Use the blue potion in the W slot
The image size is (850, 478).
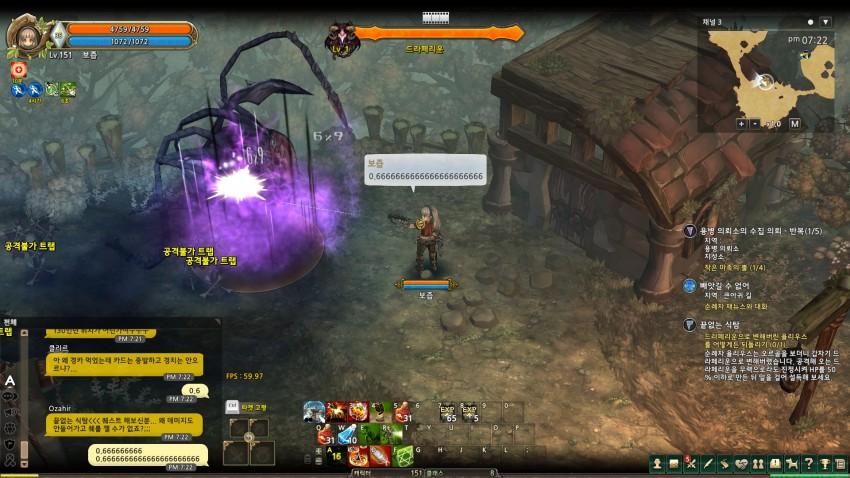(346, 434)
